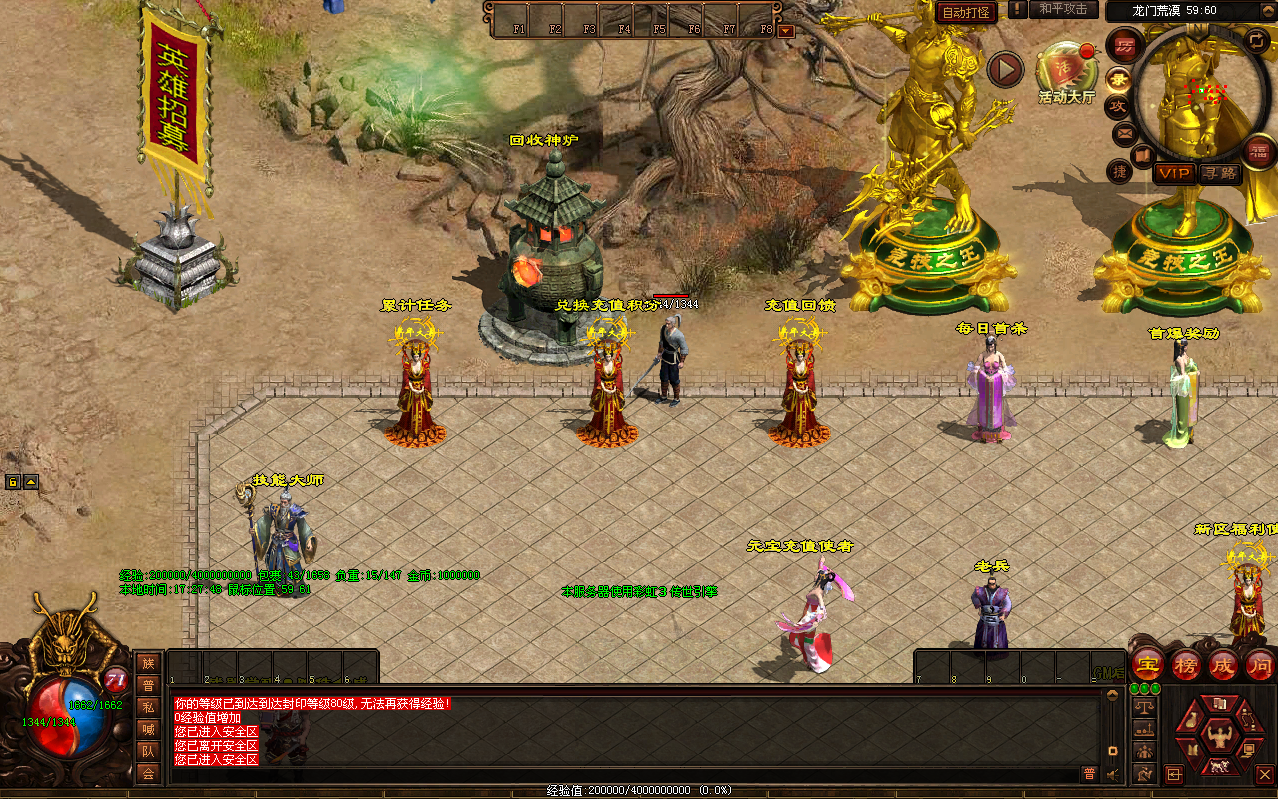Switch the 和平攻击 attack mode
This screenshot has width=1278, height=799.
(1062, 9)
